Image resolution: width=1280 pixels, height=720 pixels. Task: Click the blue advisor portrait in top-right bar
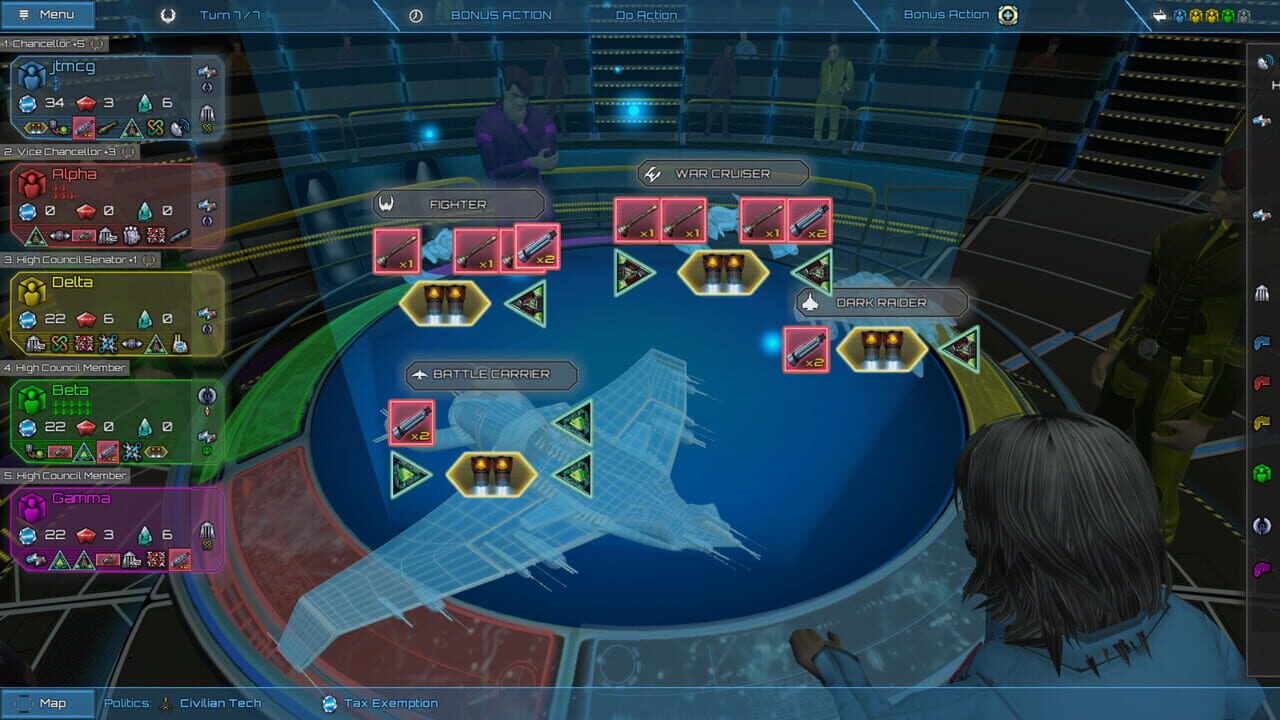click(1178, 15)
